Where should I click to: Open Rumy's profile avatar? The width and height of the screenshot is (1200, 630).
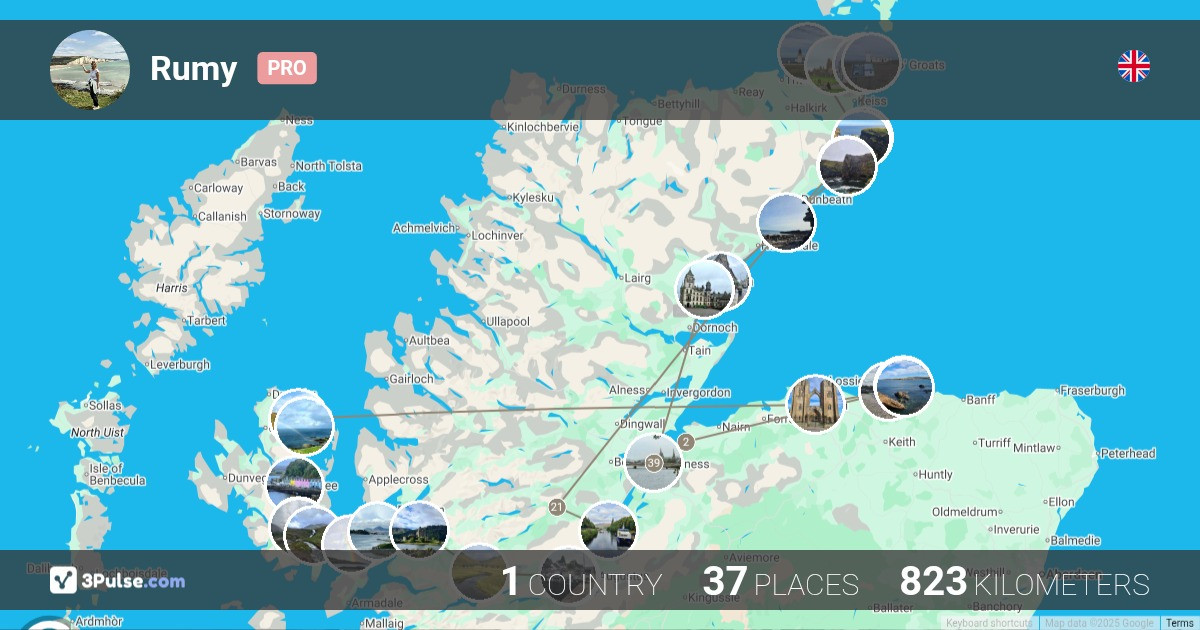click(x=90, y=70)
